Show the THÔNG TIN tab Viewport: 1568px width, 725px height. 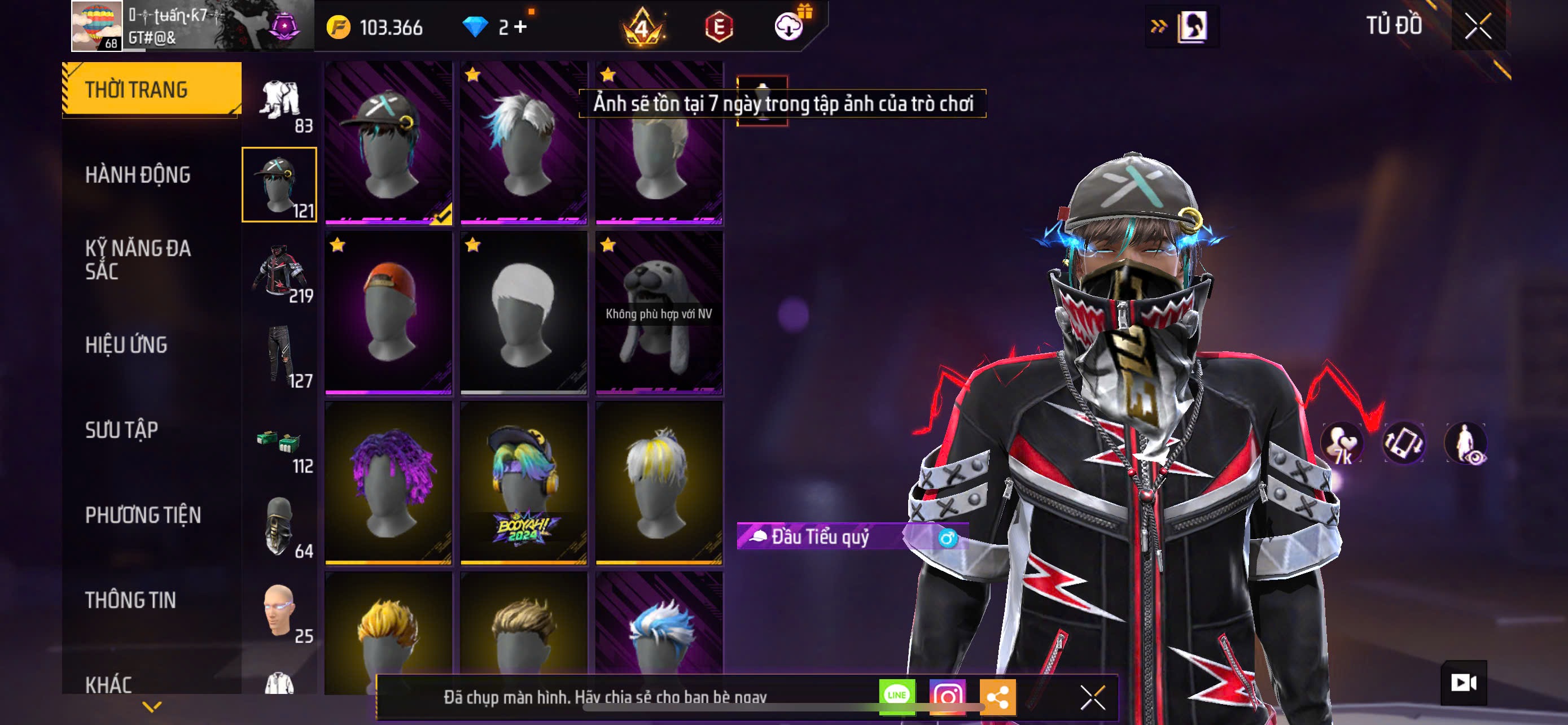pyautogui.click(x=130, y=600)
